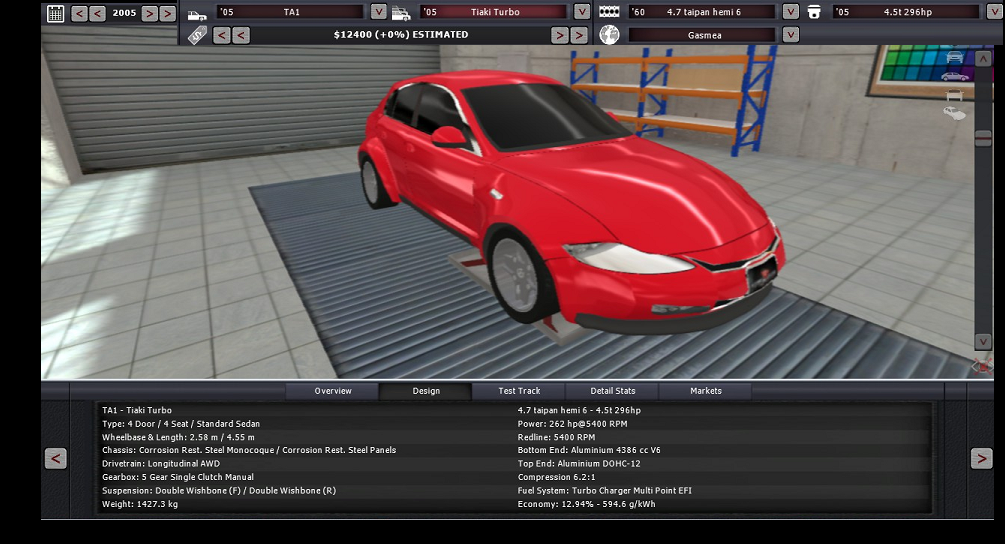The height and width of the screenshot is (544, 1005).
Task: Choose the front camera view car icon
Action: 955,57
